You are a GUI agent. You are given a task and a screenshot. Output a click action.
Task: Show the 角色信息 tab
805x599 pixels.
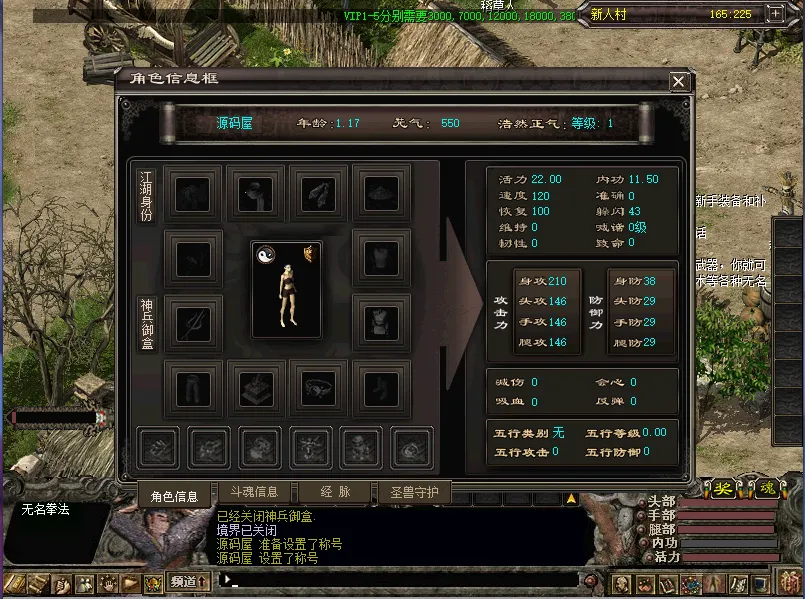[x=174, y=495]
